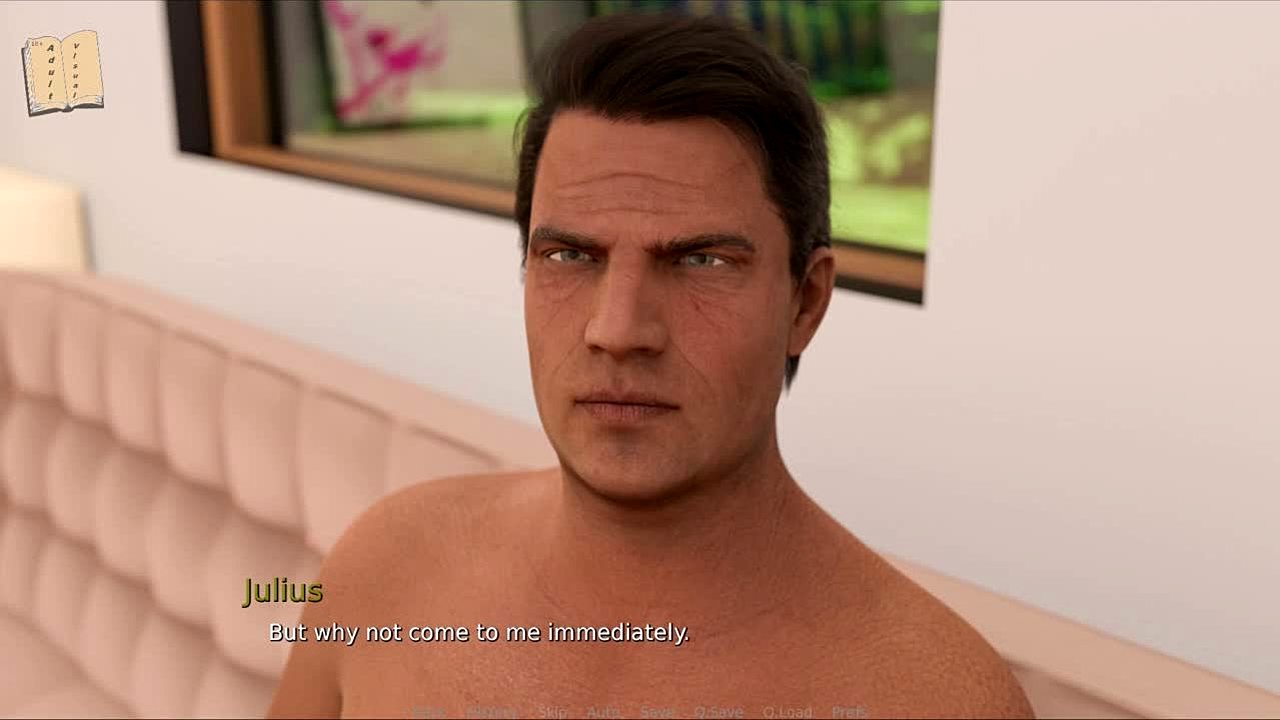
Task: Open the dialogue History log
Action: [x=491, y=712]
